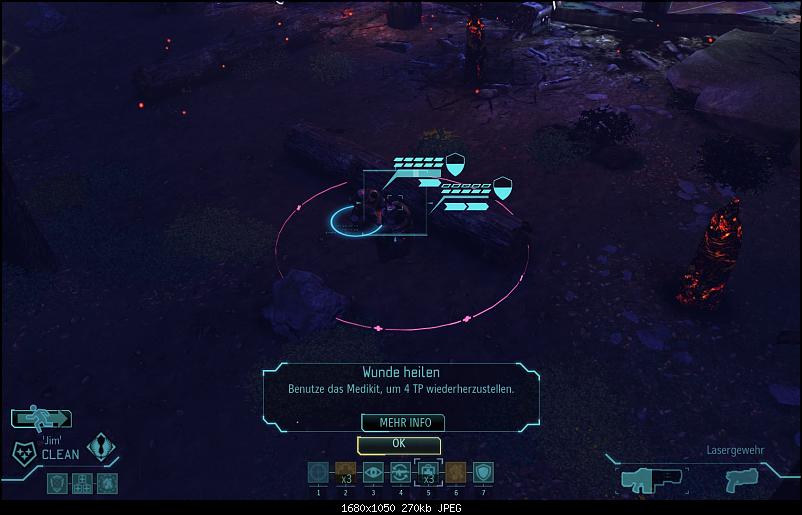Screen dimensions: 802x515
Task: Choose the reload weapon ability in slot 4
Action: [x=401, y=472]
